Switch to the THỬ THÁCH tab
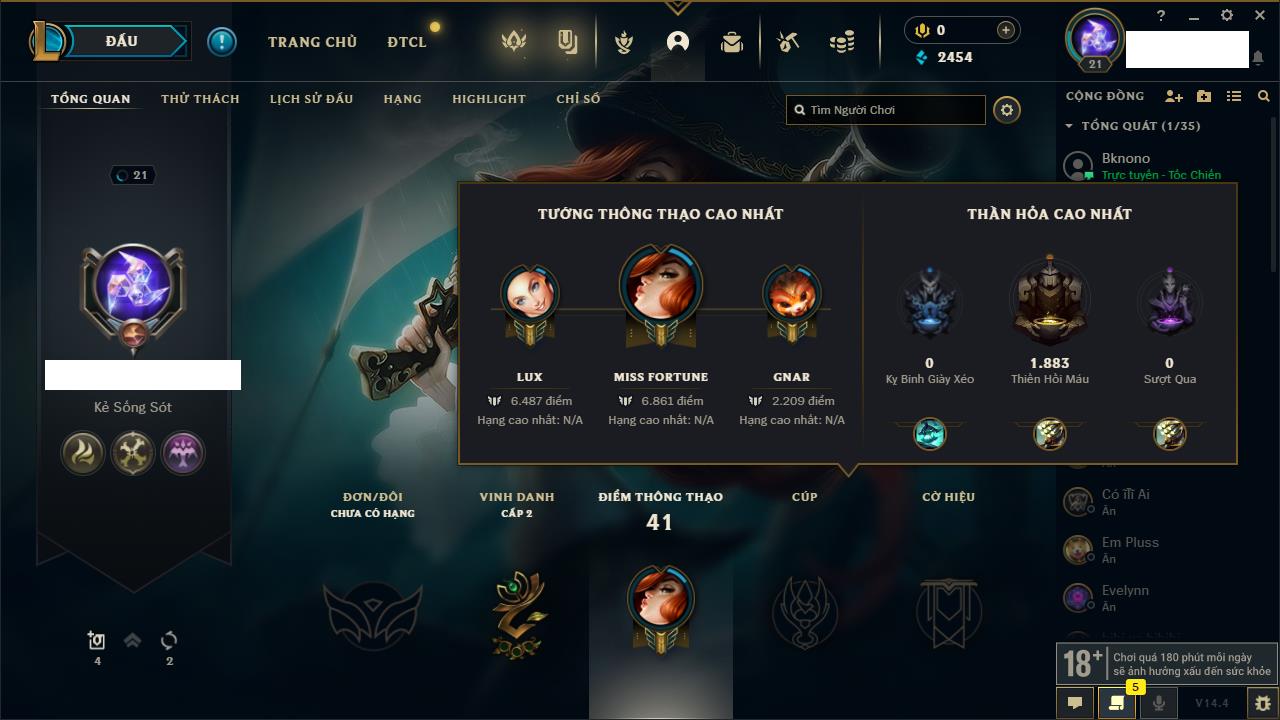This screenshot has width=1280, height=720. click(200, 99)
